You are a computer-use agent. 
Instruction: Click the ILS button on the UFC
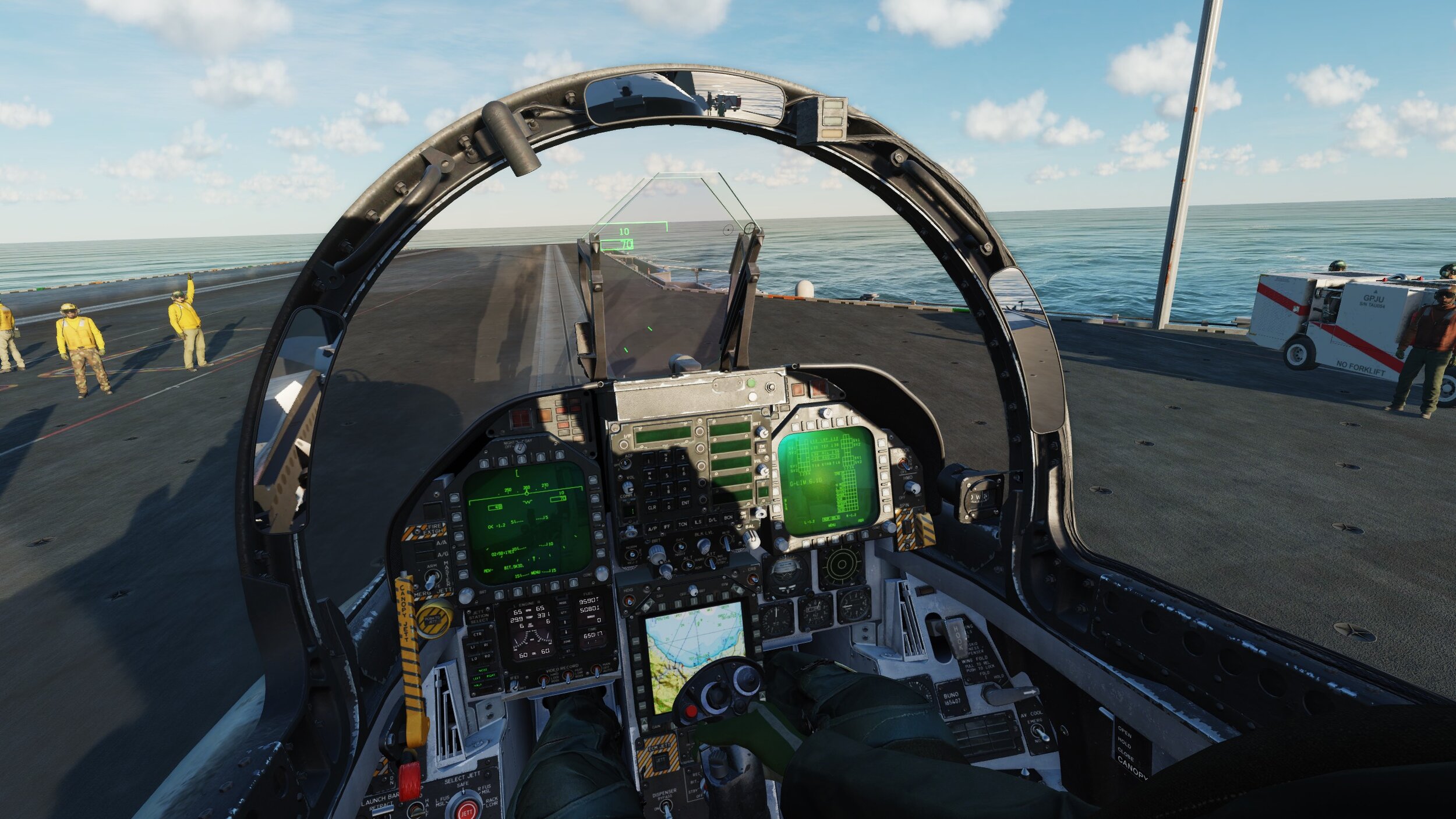[698, 522]
